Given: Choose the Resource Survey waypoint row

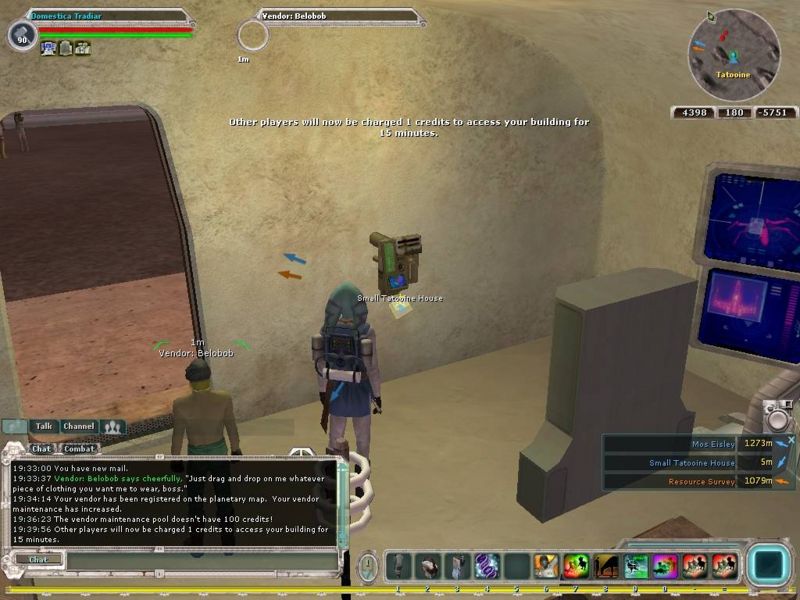Looking at the screenshot, I should pyautogui.click(x=700, y=481).
